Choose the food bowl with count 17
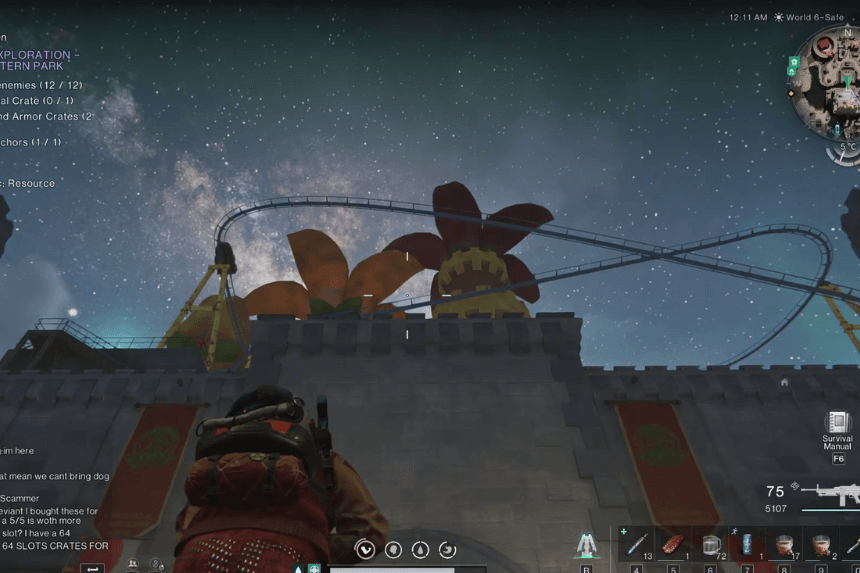Viewport: 860px width, 573px height. pyautogui.click(x=785, y=545)
